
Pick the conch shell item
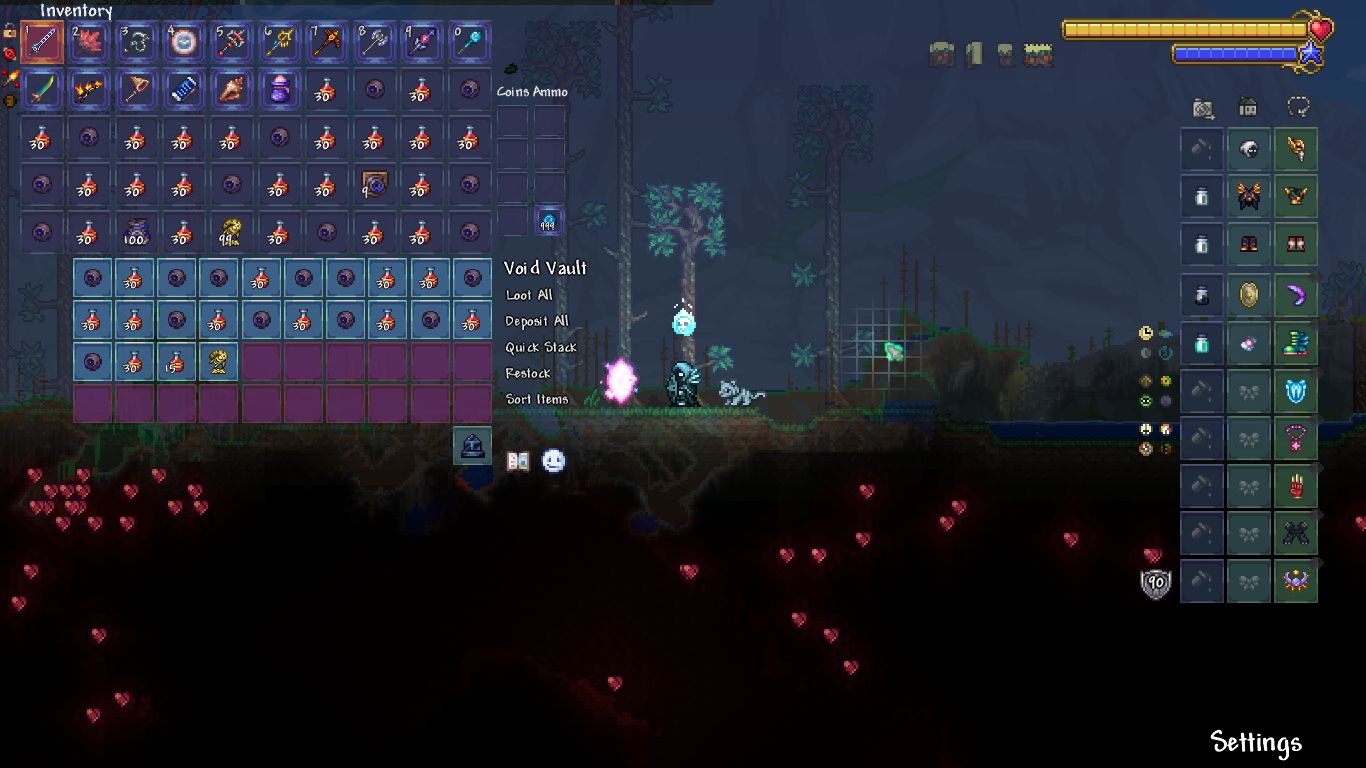pyautogui.click(x=231, y=90)
